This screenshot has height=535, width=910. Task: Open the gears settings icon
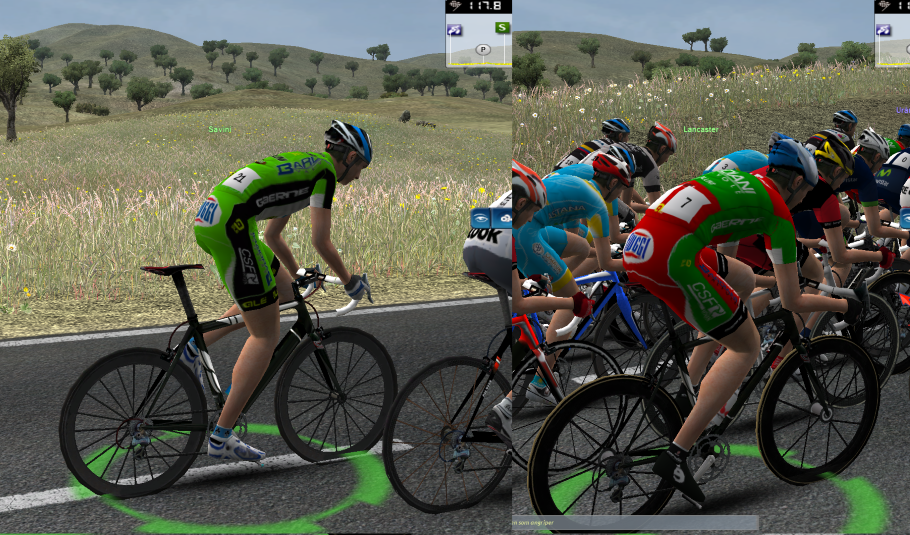pos(504,220)
